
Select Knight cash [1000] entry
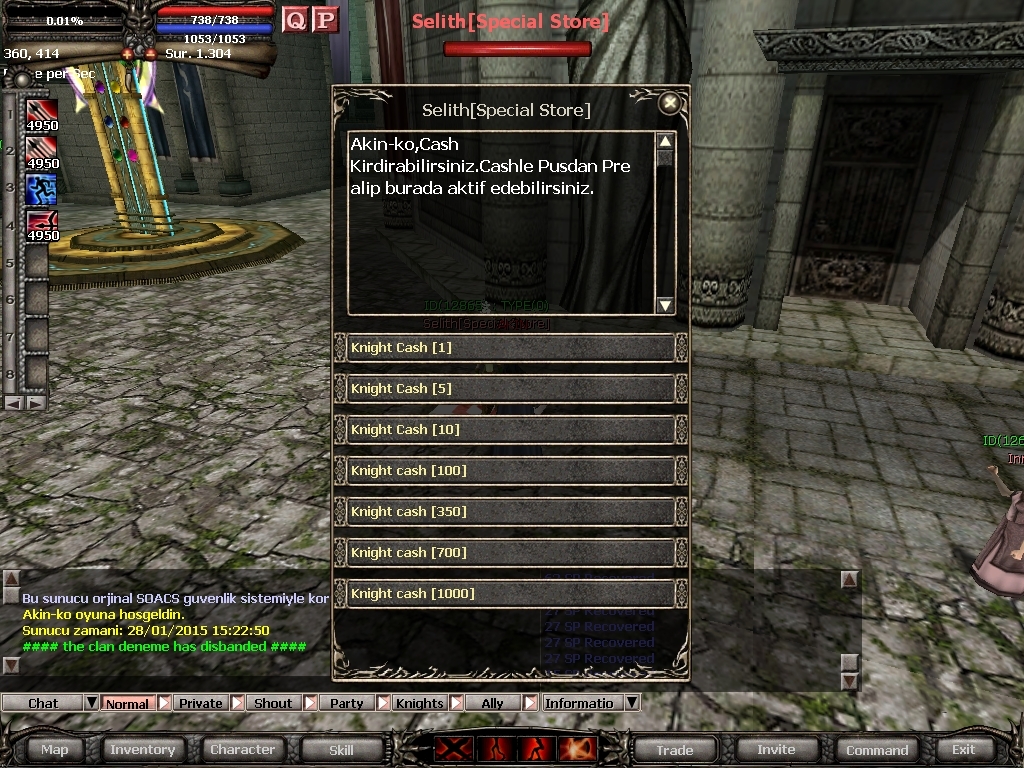pyautogui.click(x=510, y=594)
